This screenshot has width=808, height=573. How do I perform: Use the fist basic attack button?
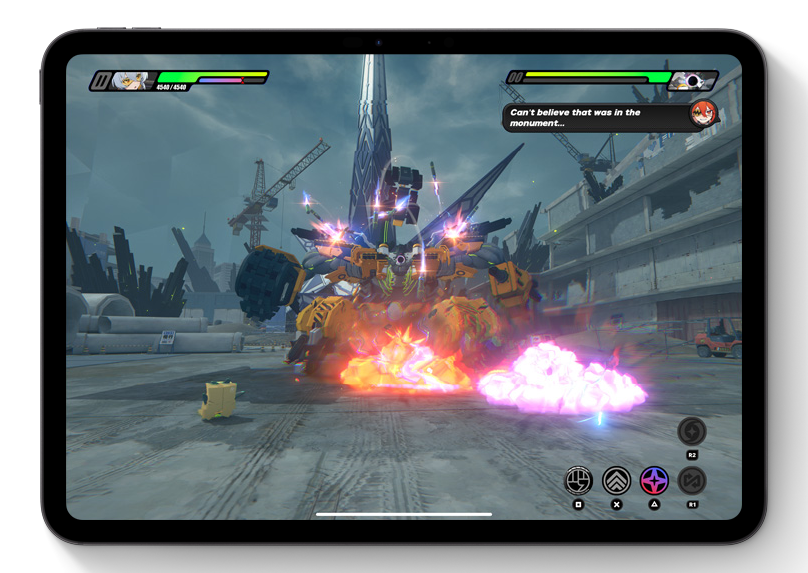578,480
